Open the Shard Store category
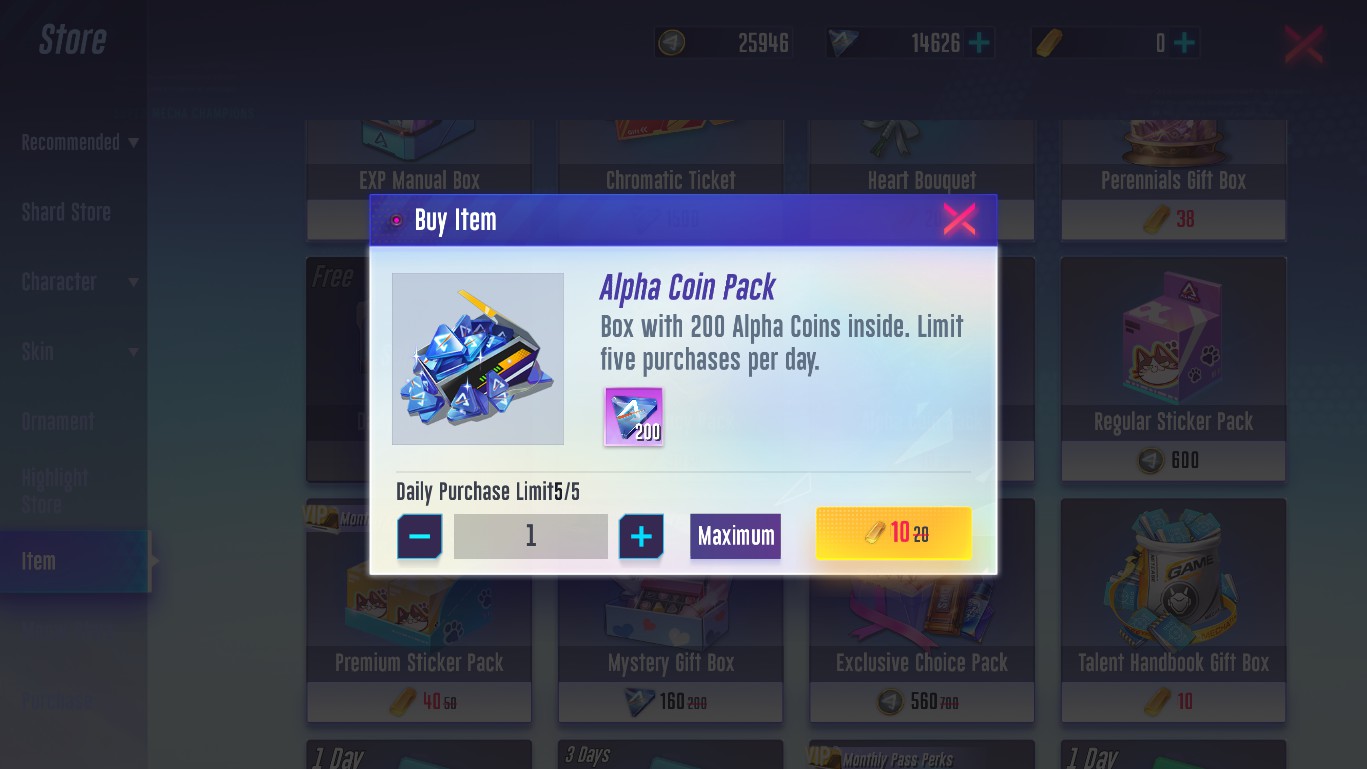 tap(66, 212)
